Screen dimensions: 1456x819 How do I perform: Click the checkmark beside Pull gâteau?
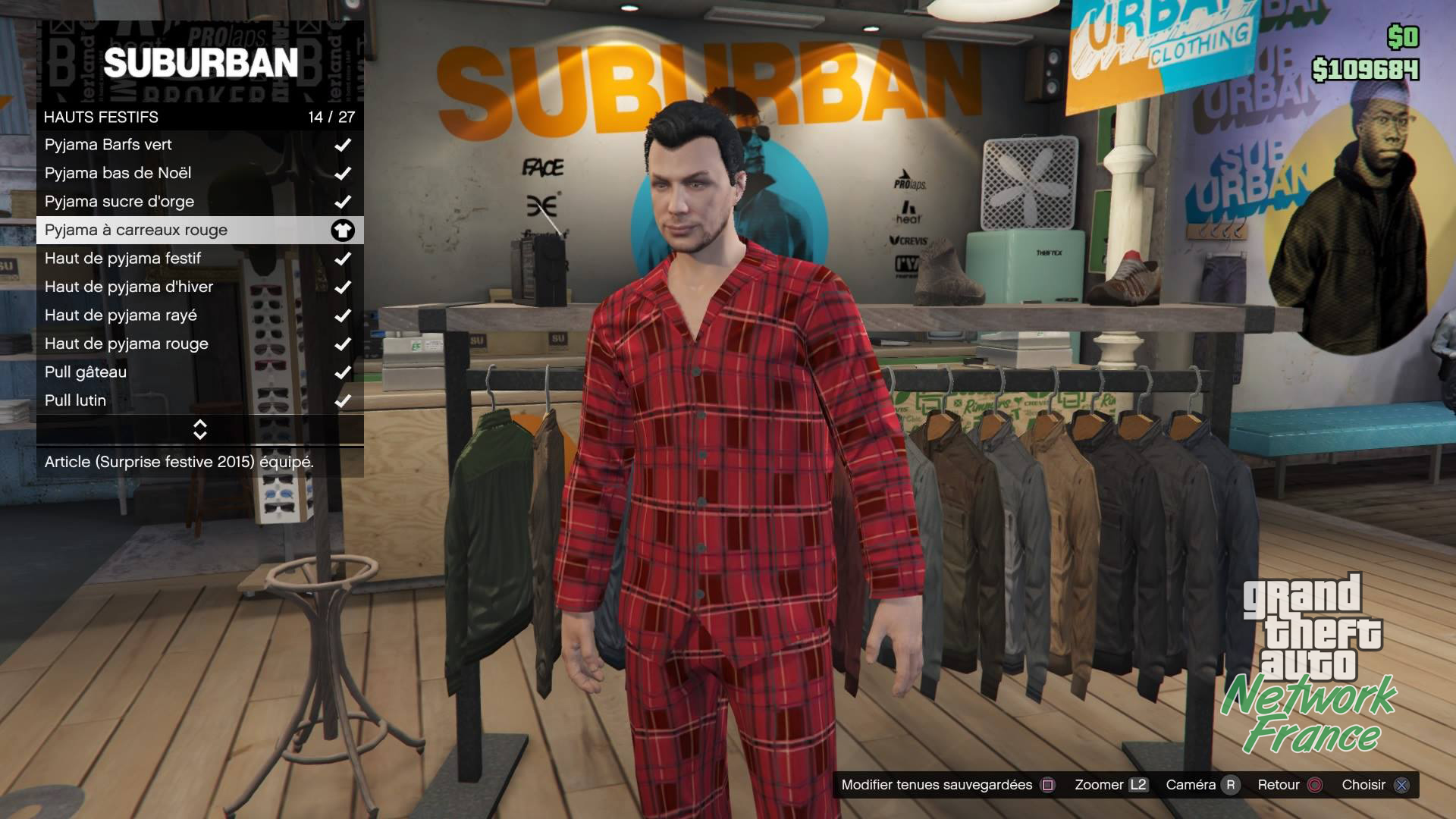(x=344, y=372)
